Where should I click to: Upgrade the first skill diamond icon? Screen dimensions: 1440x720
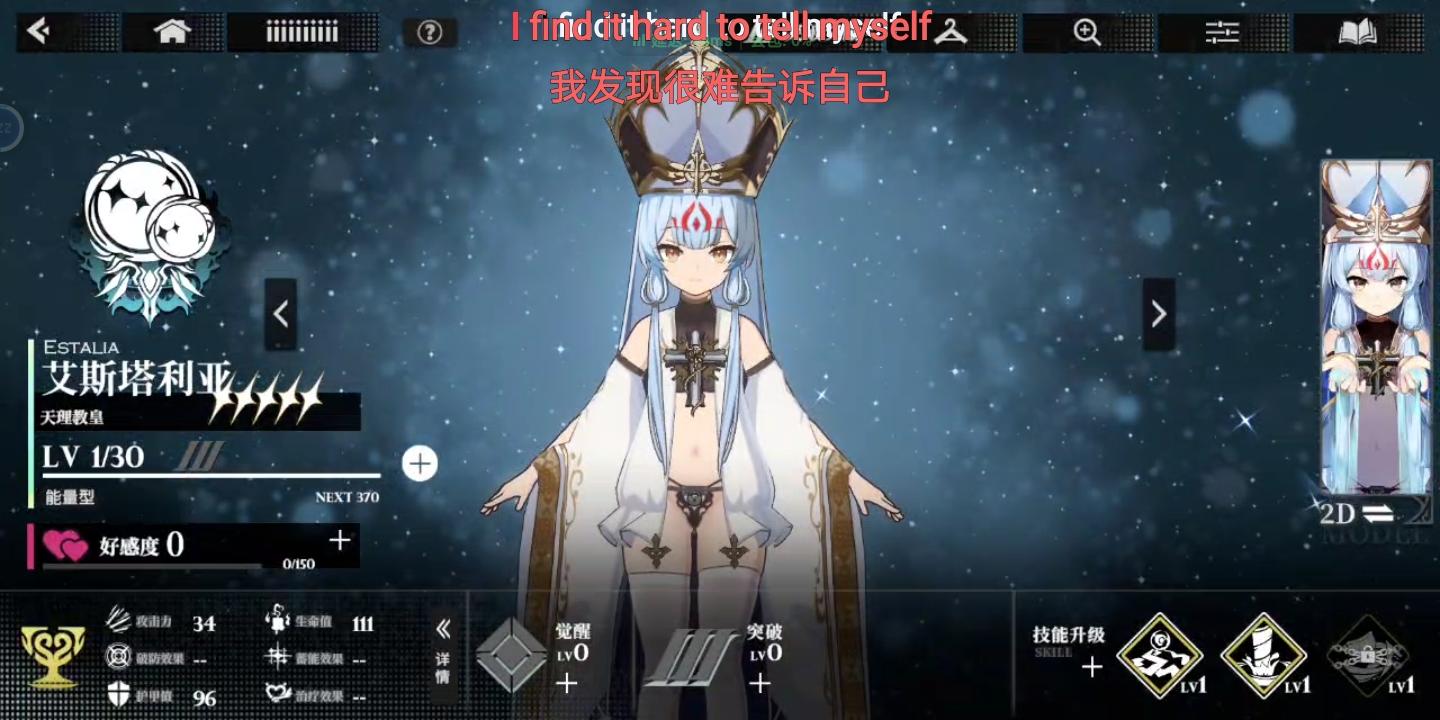1160,655
